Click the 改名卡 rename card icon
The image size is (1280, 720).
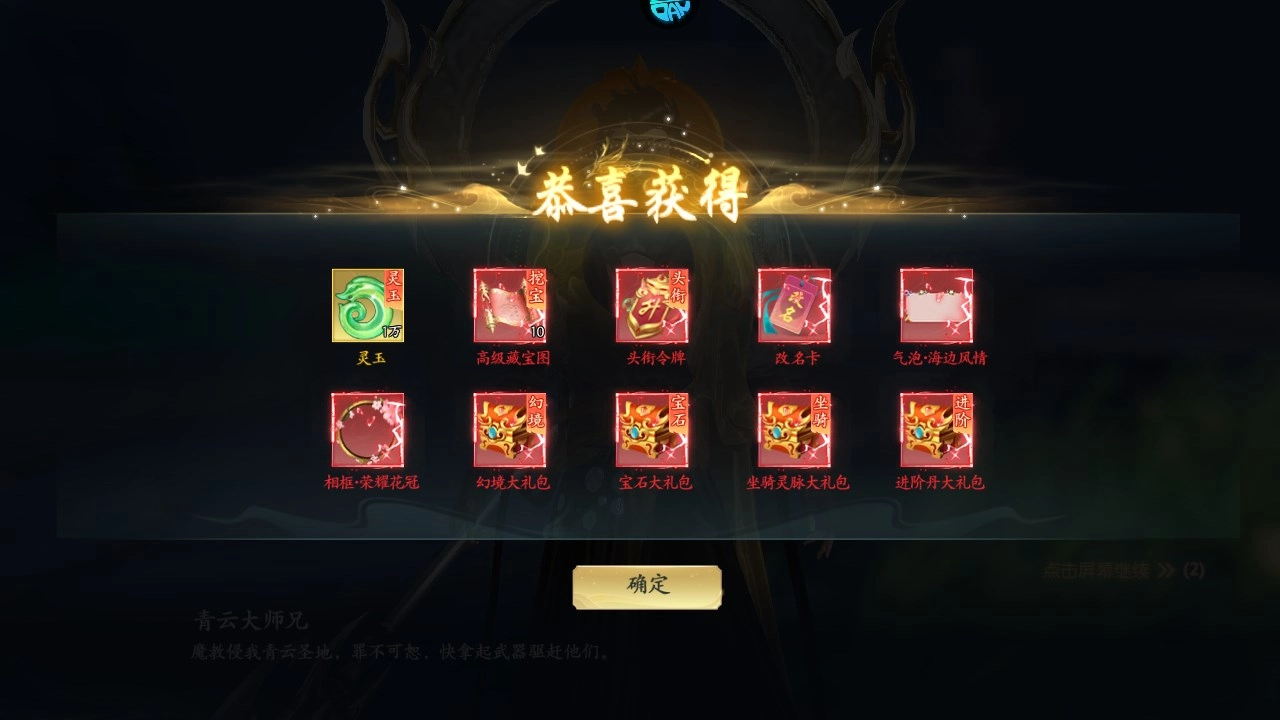pos(793,305)
